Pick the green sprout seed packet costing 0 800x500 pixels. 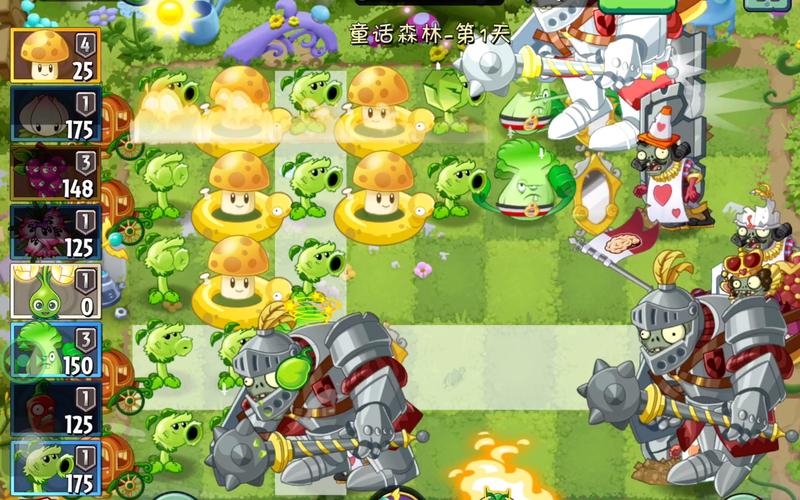(x=56, y=291)
